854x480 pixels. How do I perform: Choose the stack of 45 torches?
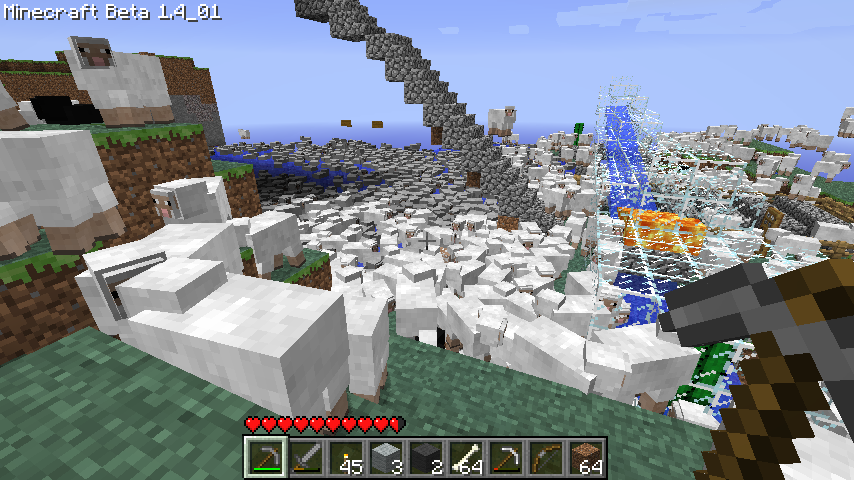(x=346, y=458)
